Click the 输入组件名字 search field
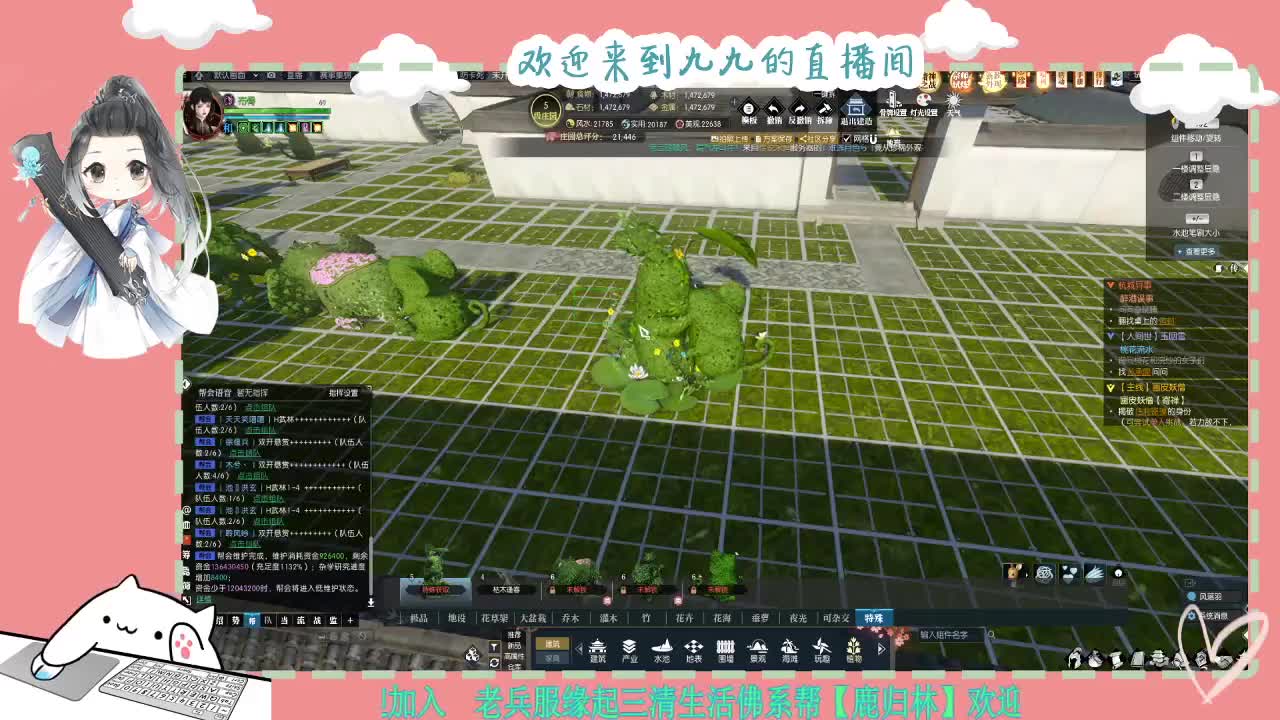 point(945,636)
